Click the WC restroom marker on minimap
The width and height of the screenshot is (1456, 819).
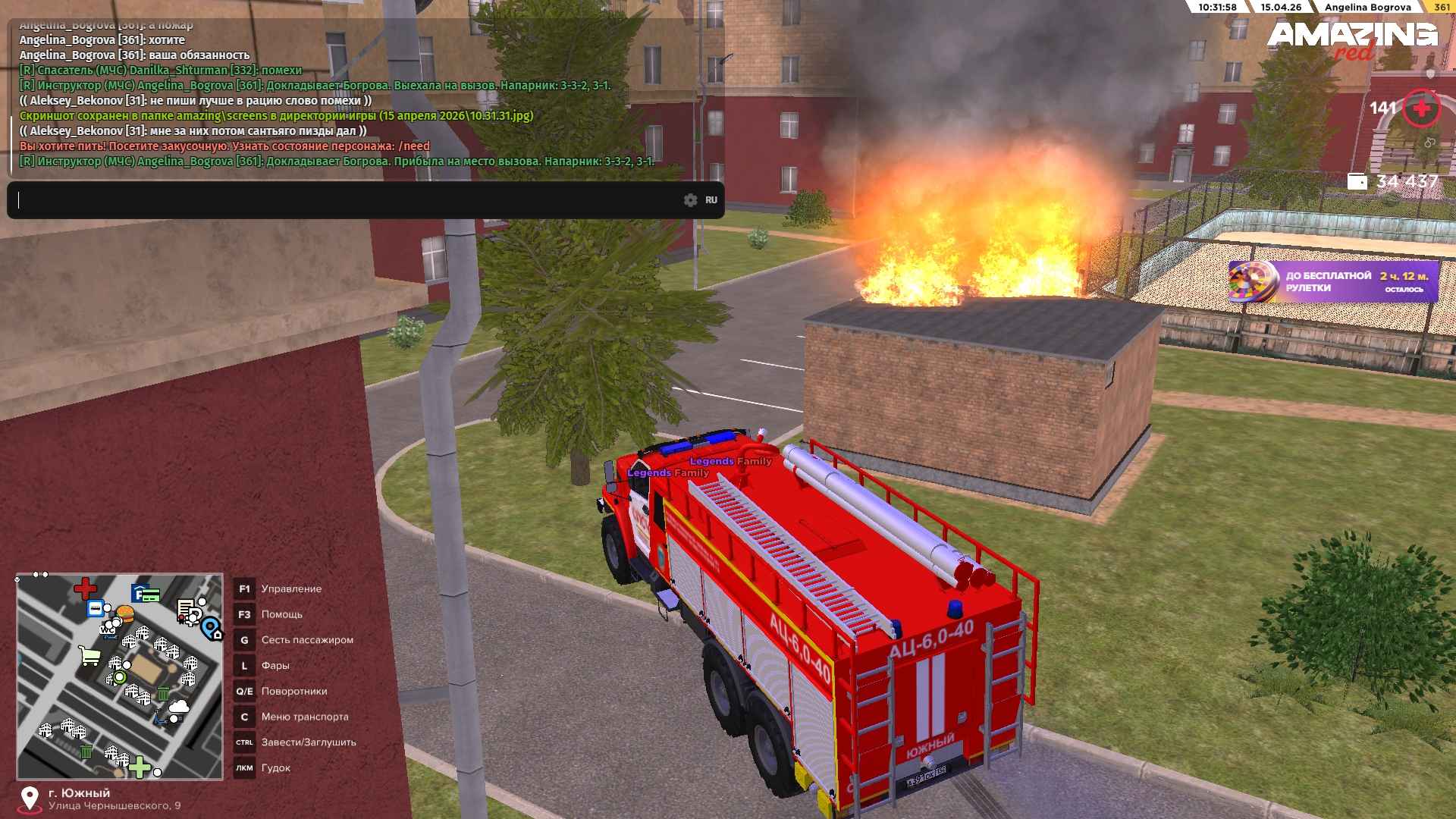[108, 629]
